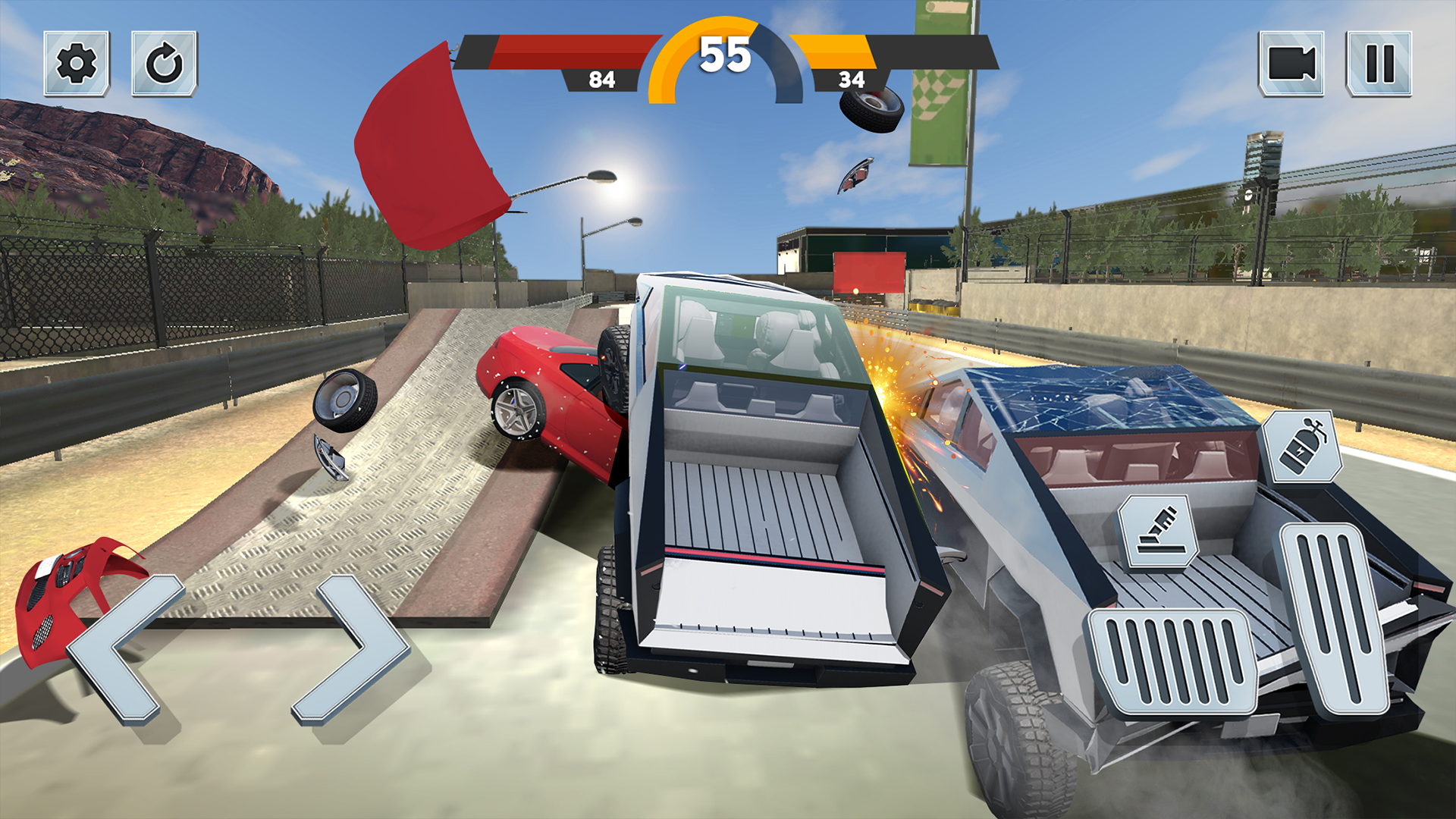Tap the circular reload arrow icon

coord(165,64)
